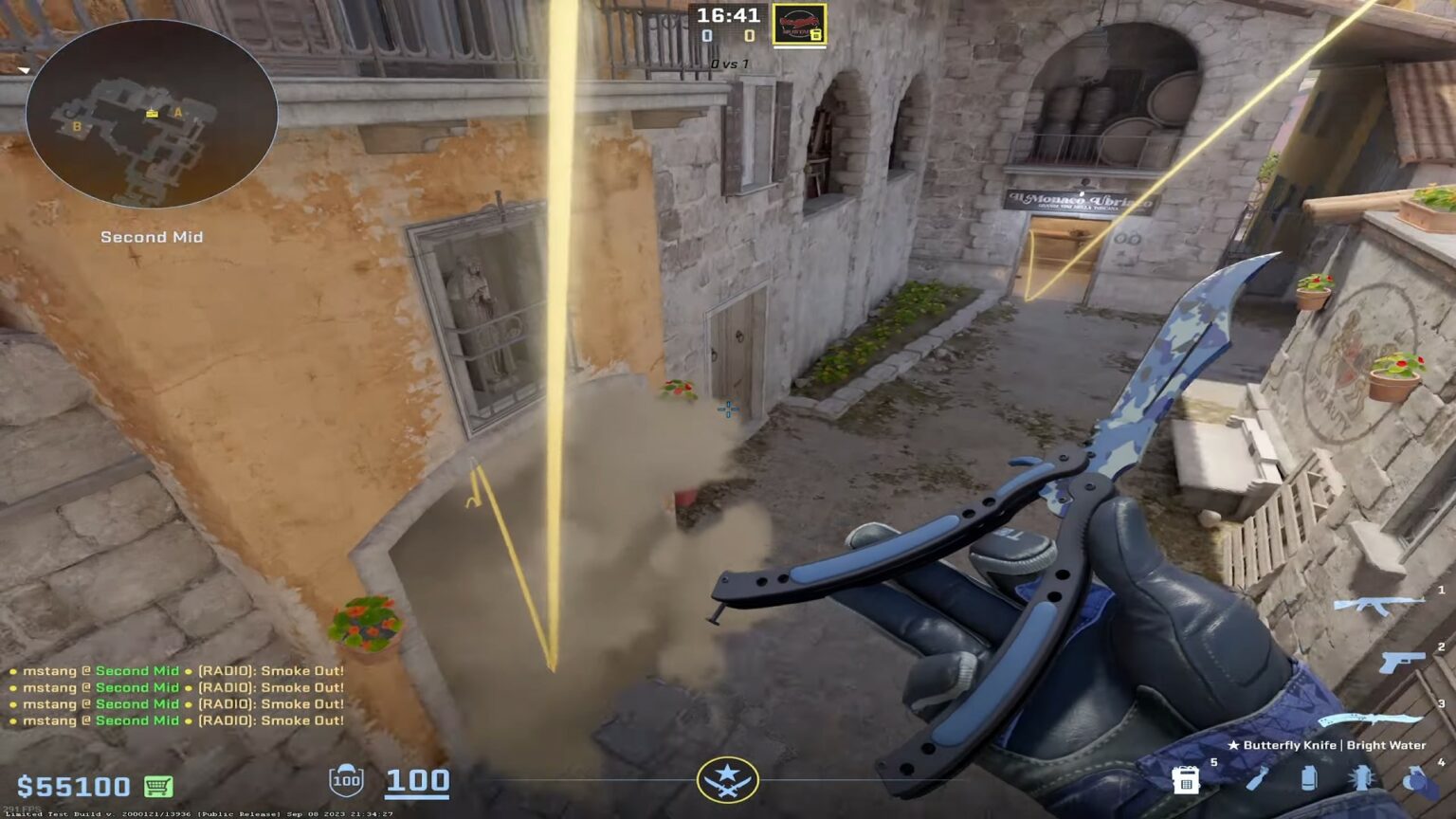Click the white progress bar under the team logo
The image size is (1456, 819).
[x=799, y=47]
